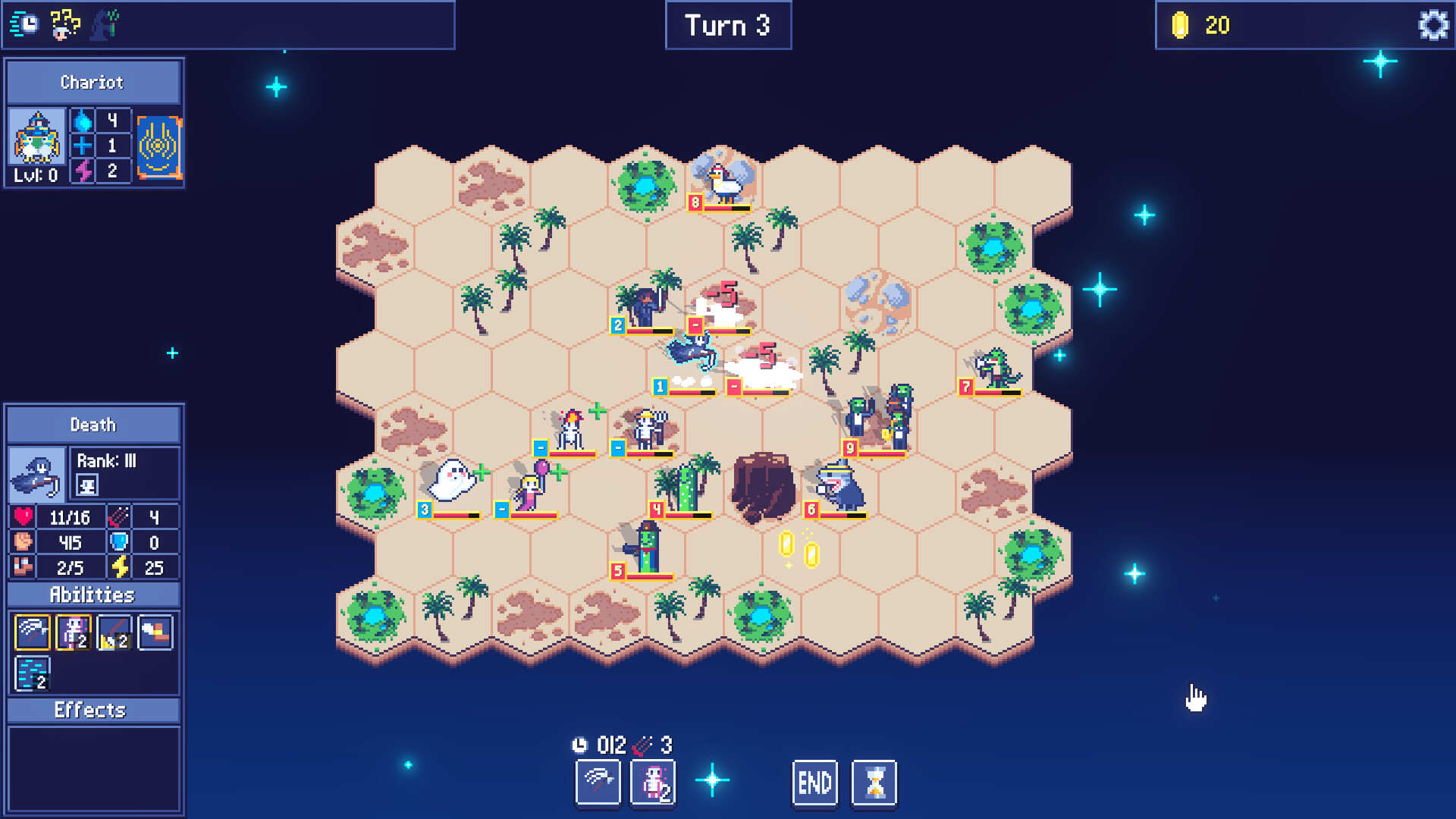Screen dimensions: 1456x819
Task: Click the Turn 3 banner at top
Action: pyautogui.click(x=727, y=25)
